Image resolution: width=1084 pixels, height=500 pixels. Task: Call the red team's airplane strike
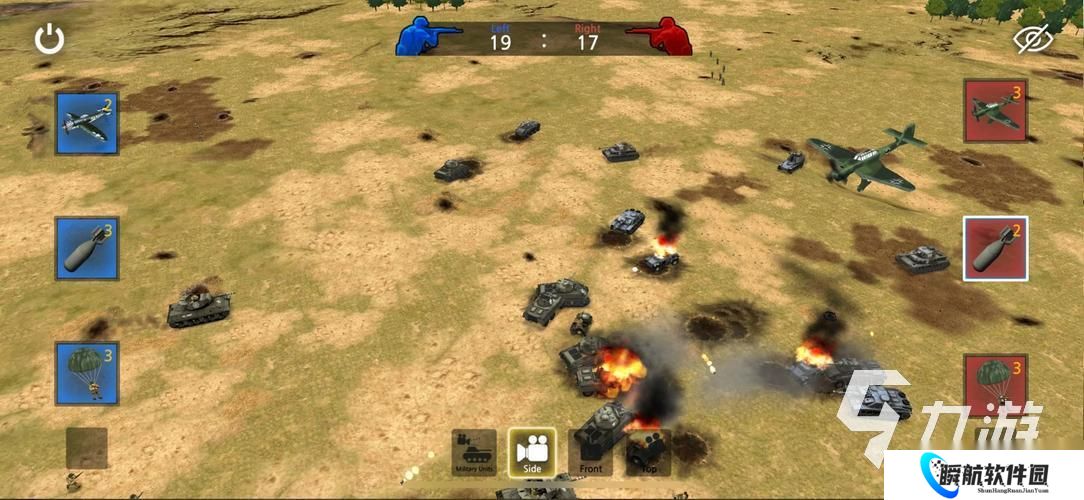coord(995,111)
